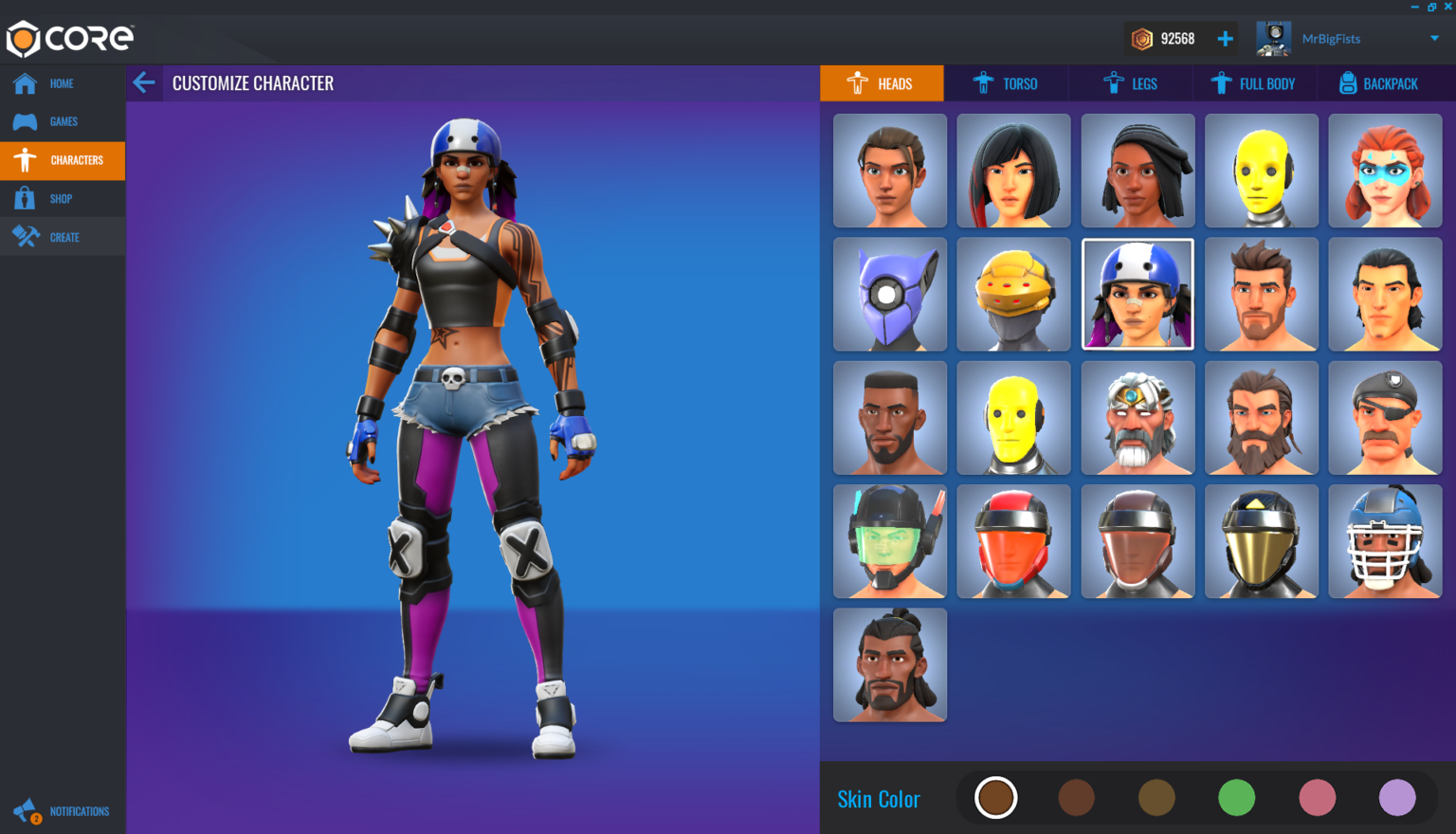Click the back arrow next to Customize Character
Image resolution: width=1456 pixels, height=834 pixels.
click(x=144, y=82)
